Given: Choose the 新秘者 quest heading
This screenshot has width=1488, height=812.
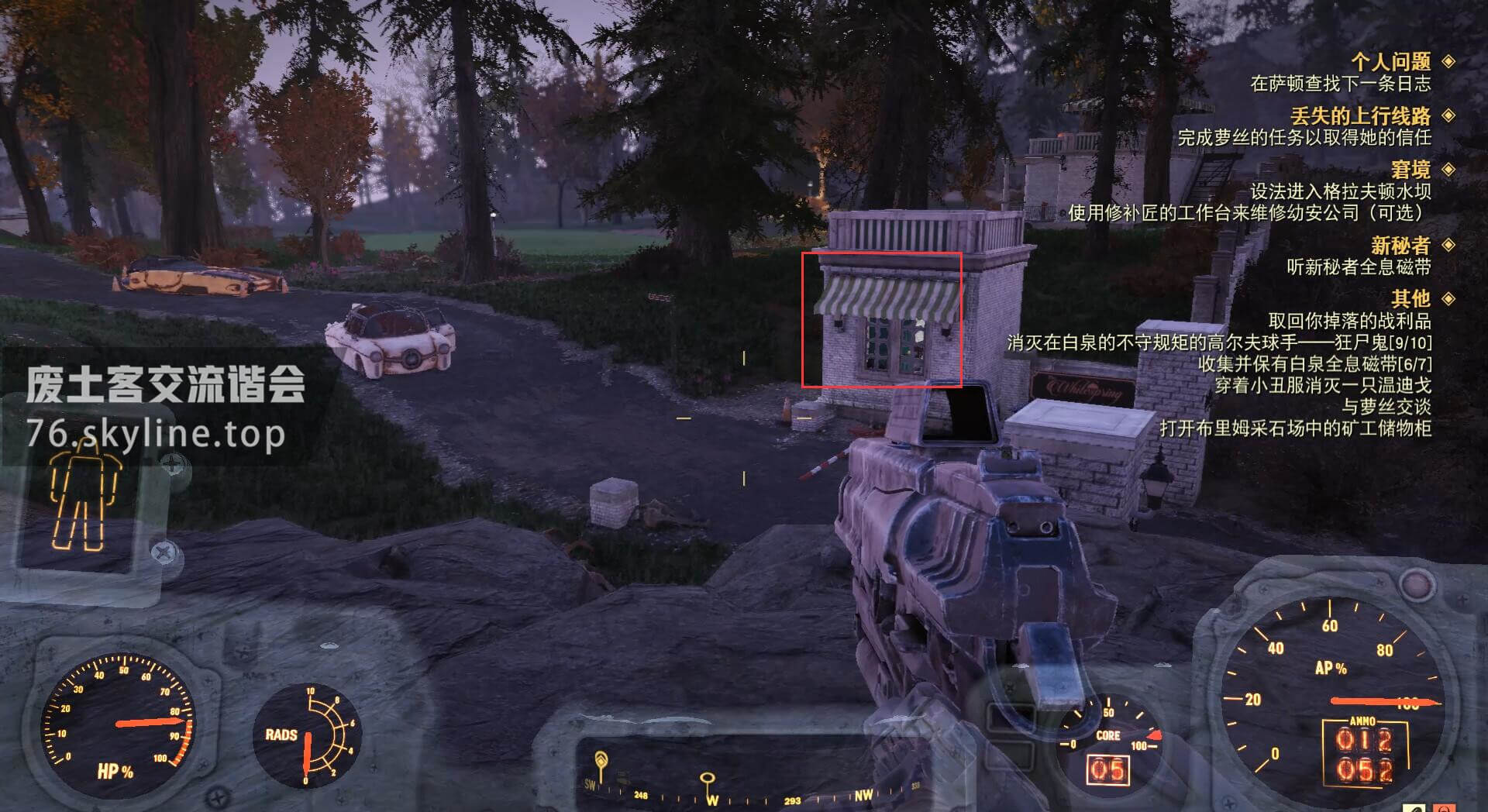Looking at the screenshot, I should (1400, 245).
